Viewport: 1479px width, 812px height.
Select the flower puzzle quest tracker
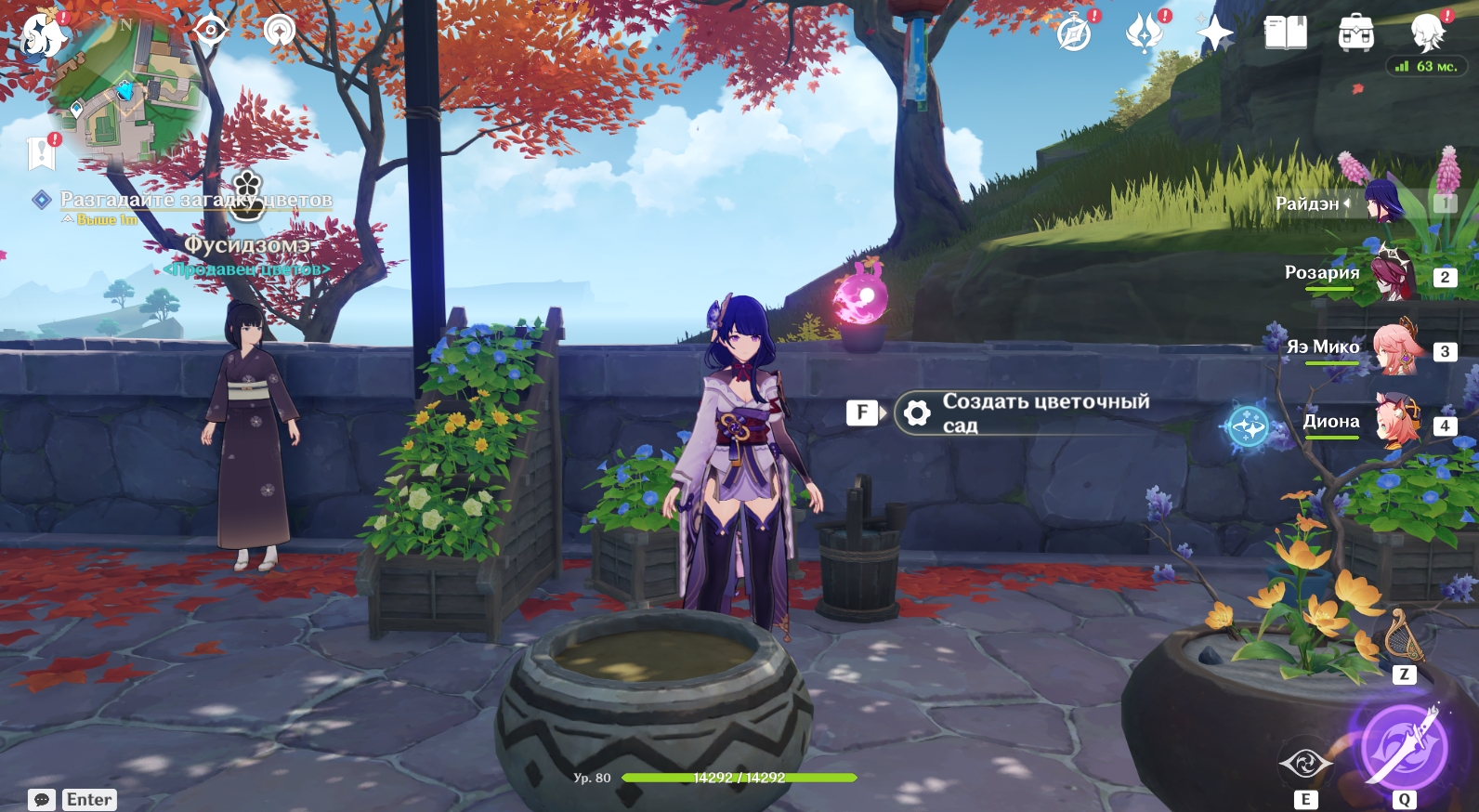[x=195, y=200]
